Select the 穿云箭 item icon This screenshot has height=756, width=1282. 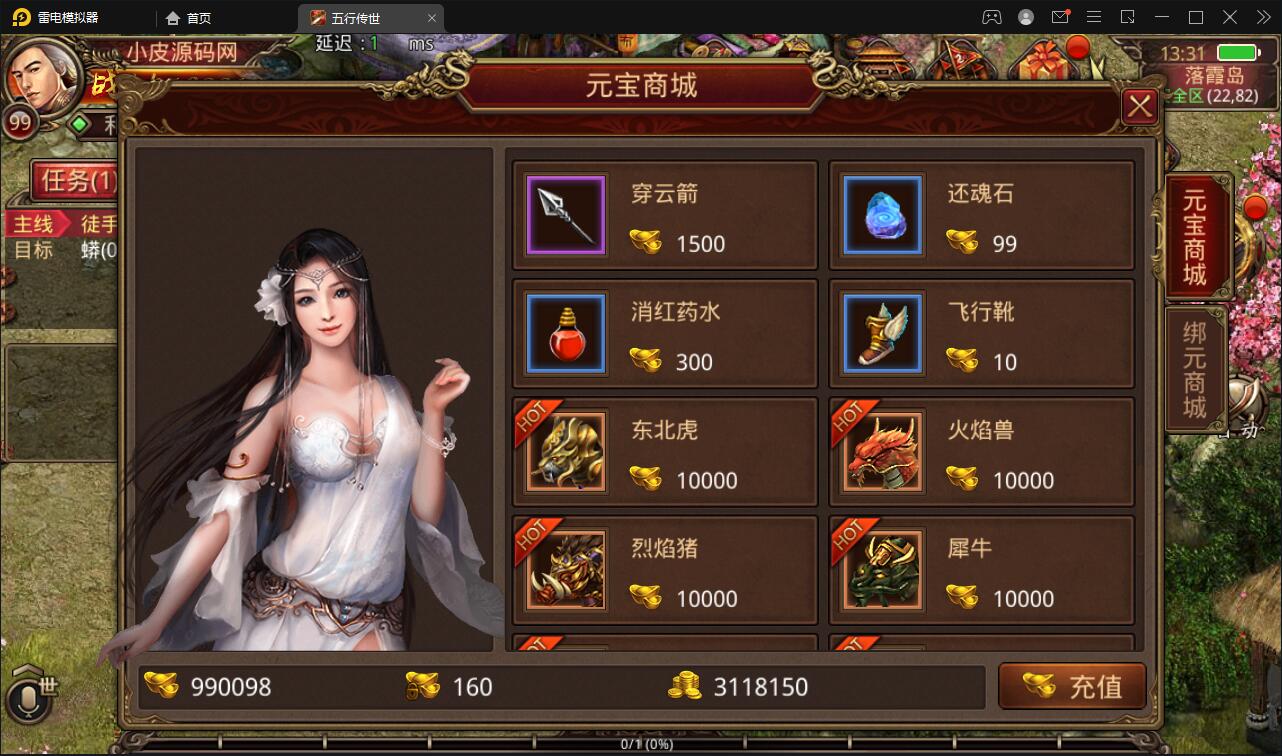click(565, 214)
